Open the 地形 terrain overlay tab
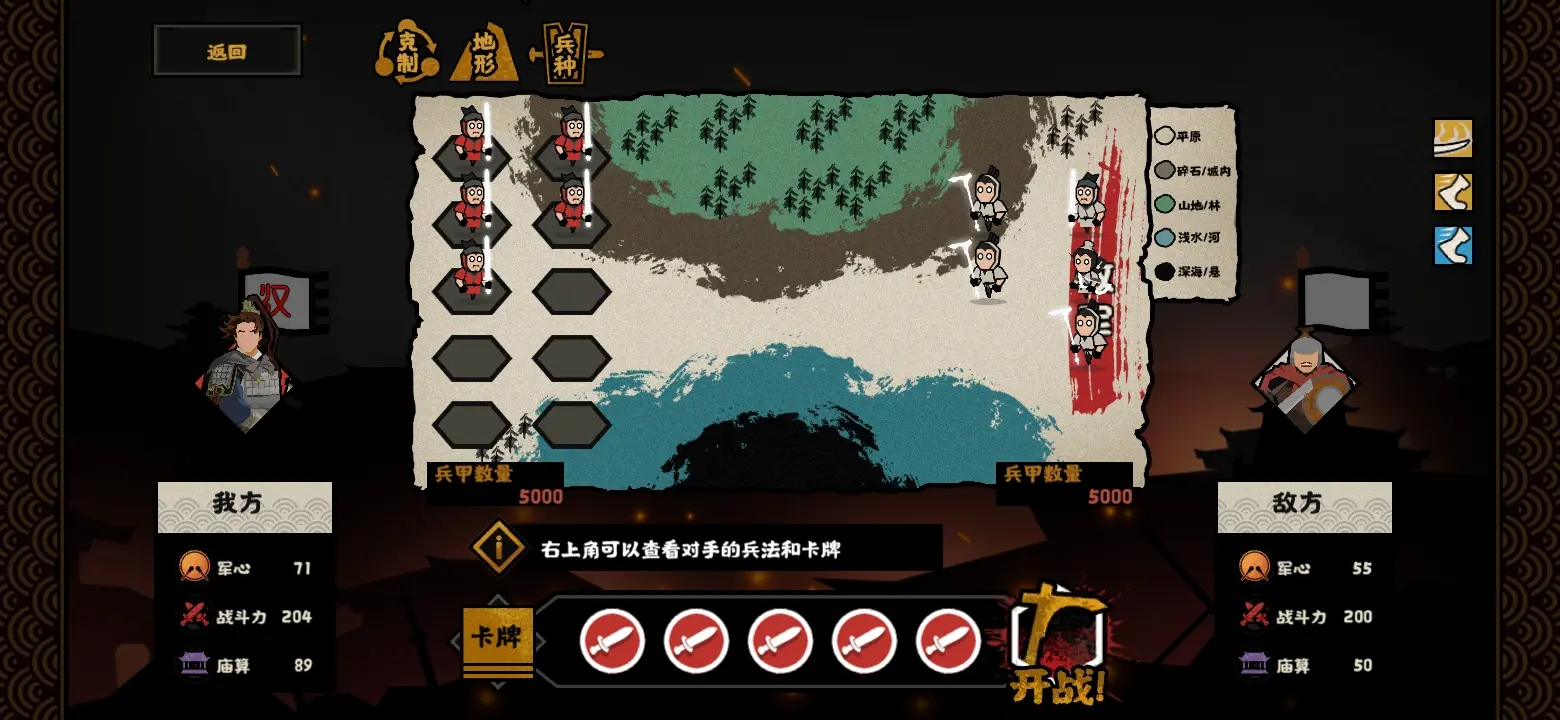1560x720 pixels. [487, 53]
